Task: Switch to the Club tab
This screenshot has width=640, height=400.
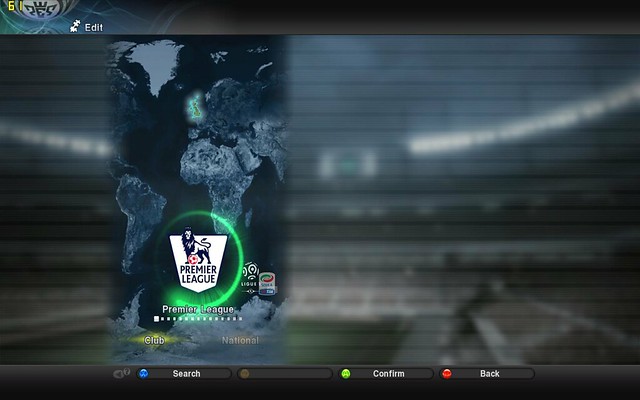Action: [x=154, y=340]
